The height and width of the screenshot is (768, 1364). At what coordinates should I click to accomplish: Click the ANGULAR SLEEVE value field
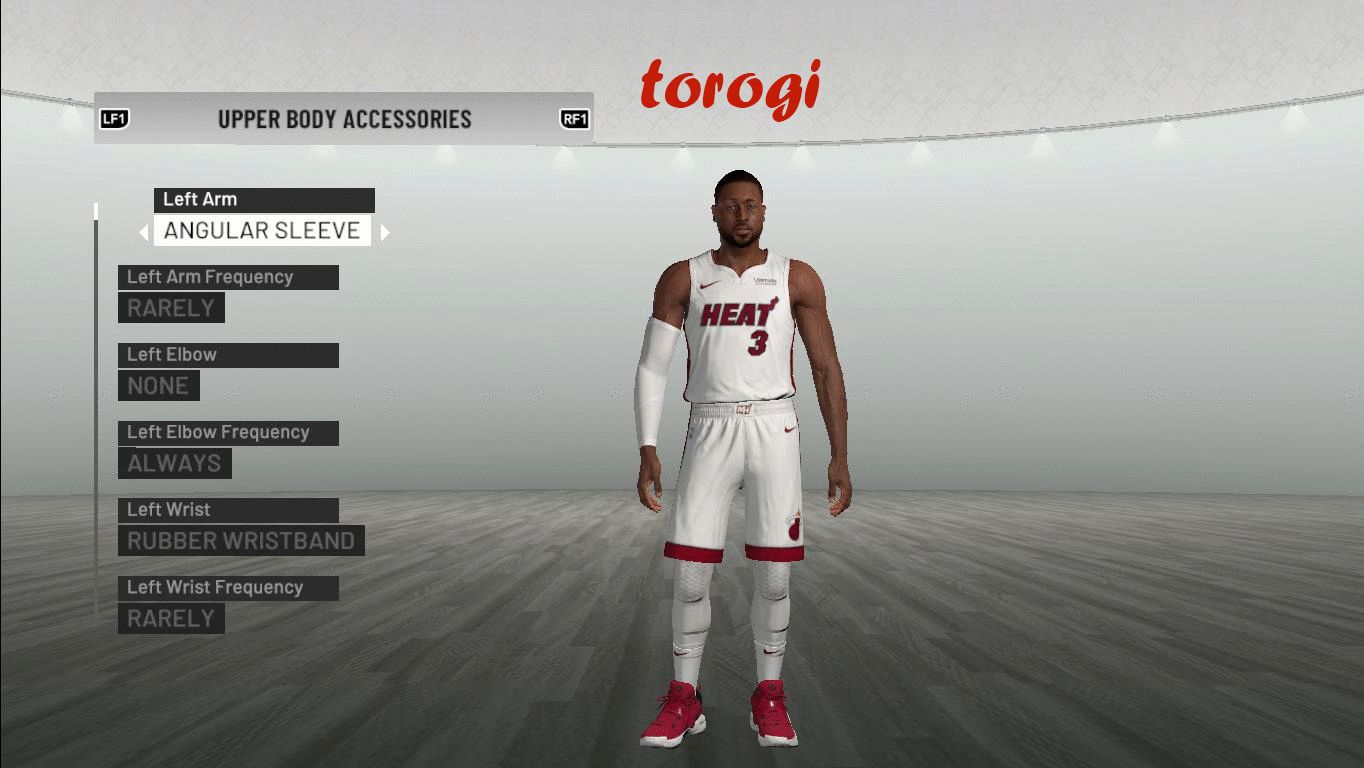[x=262, y=231]
